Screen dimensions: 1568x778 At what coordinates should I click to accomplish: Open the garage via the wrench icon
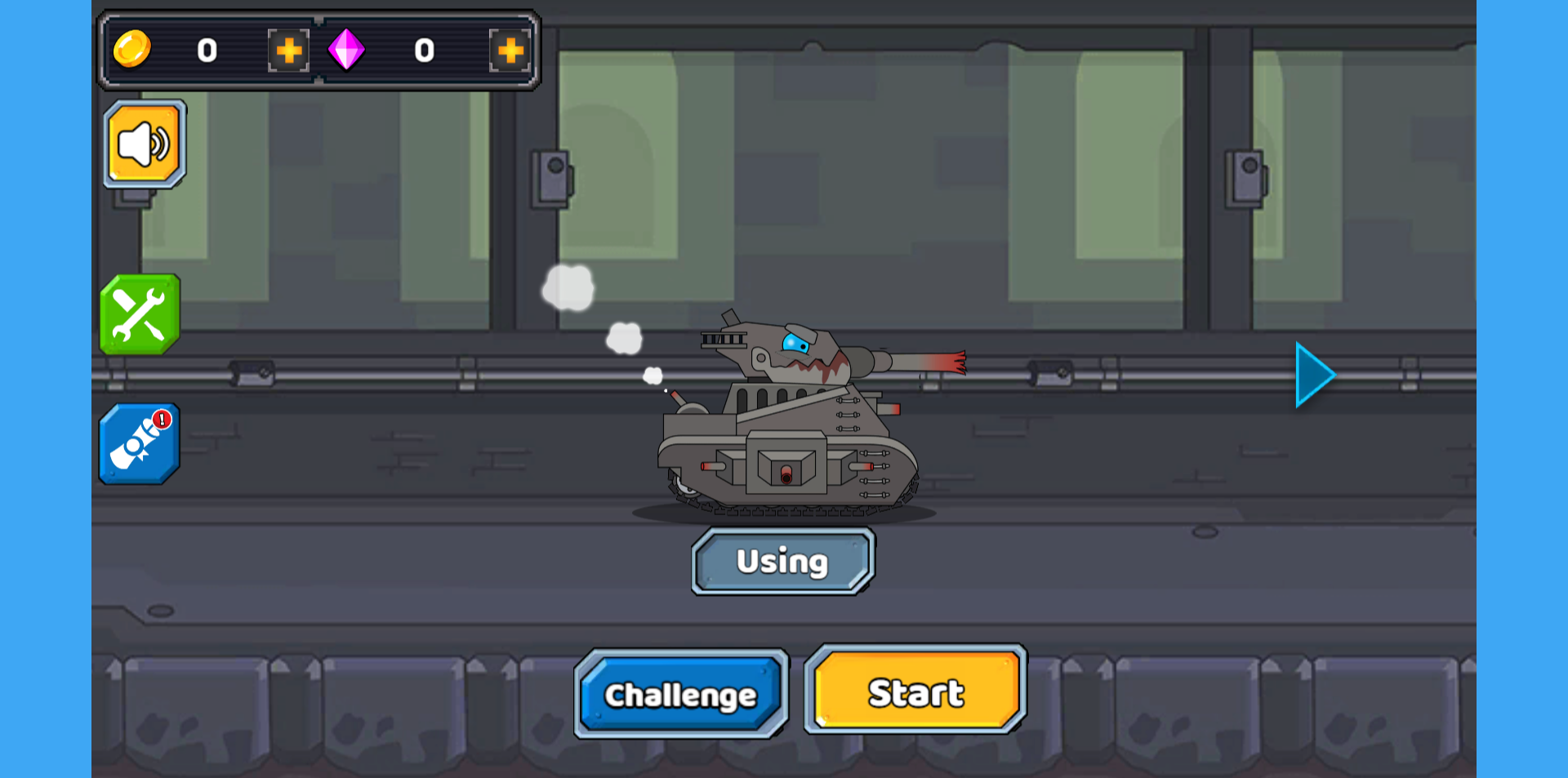point(139,314)
